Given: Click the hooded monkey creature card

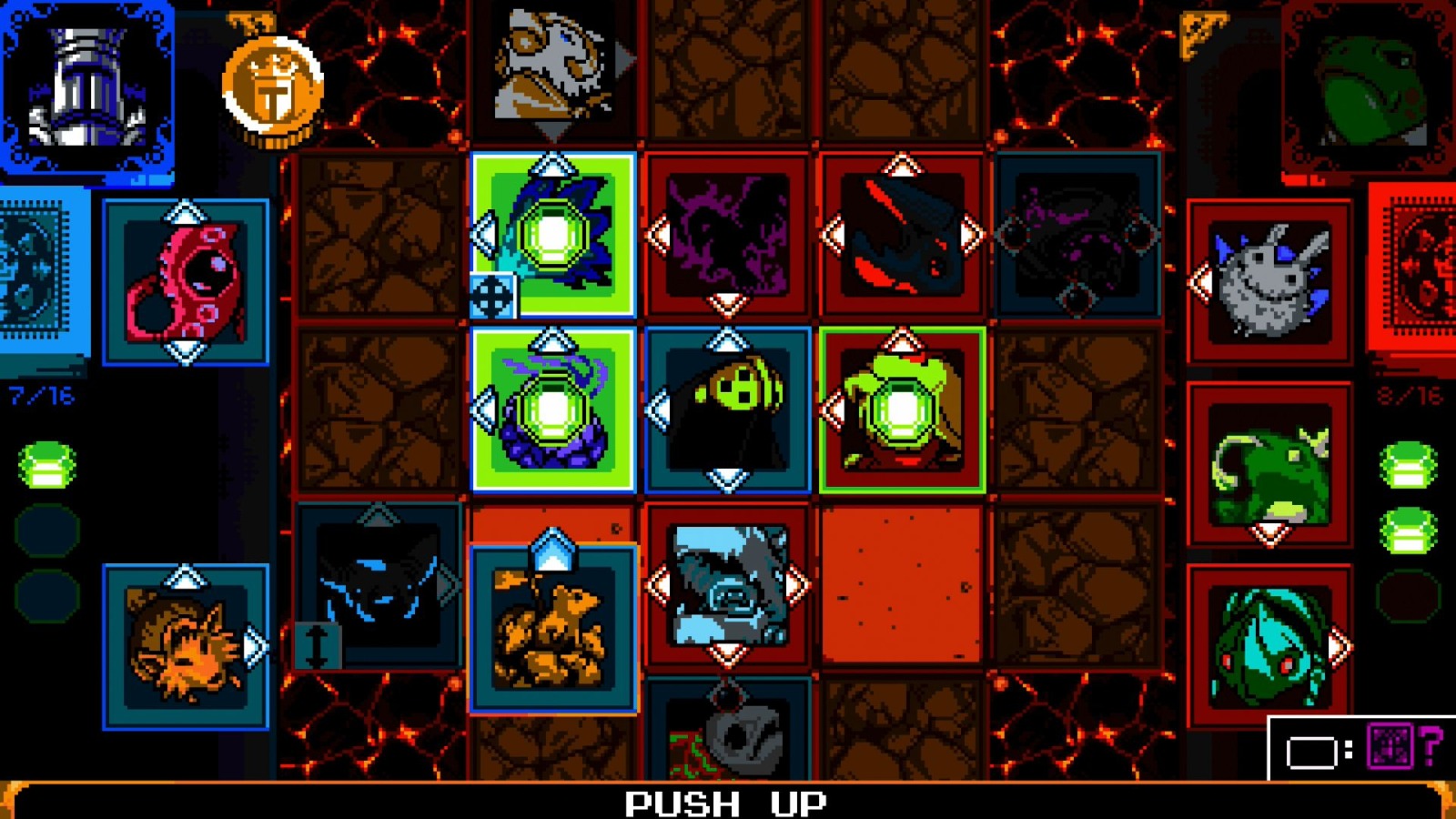Looking at the screenshot, I should pyautogui.click(x=728, y=409).
